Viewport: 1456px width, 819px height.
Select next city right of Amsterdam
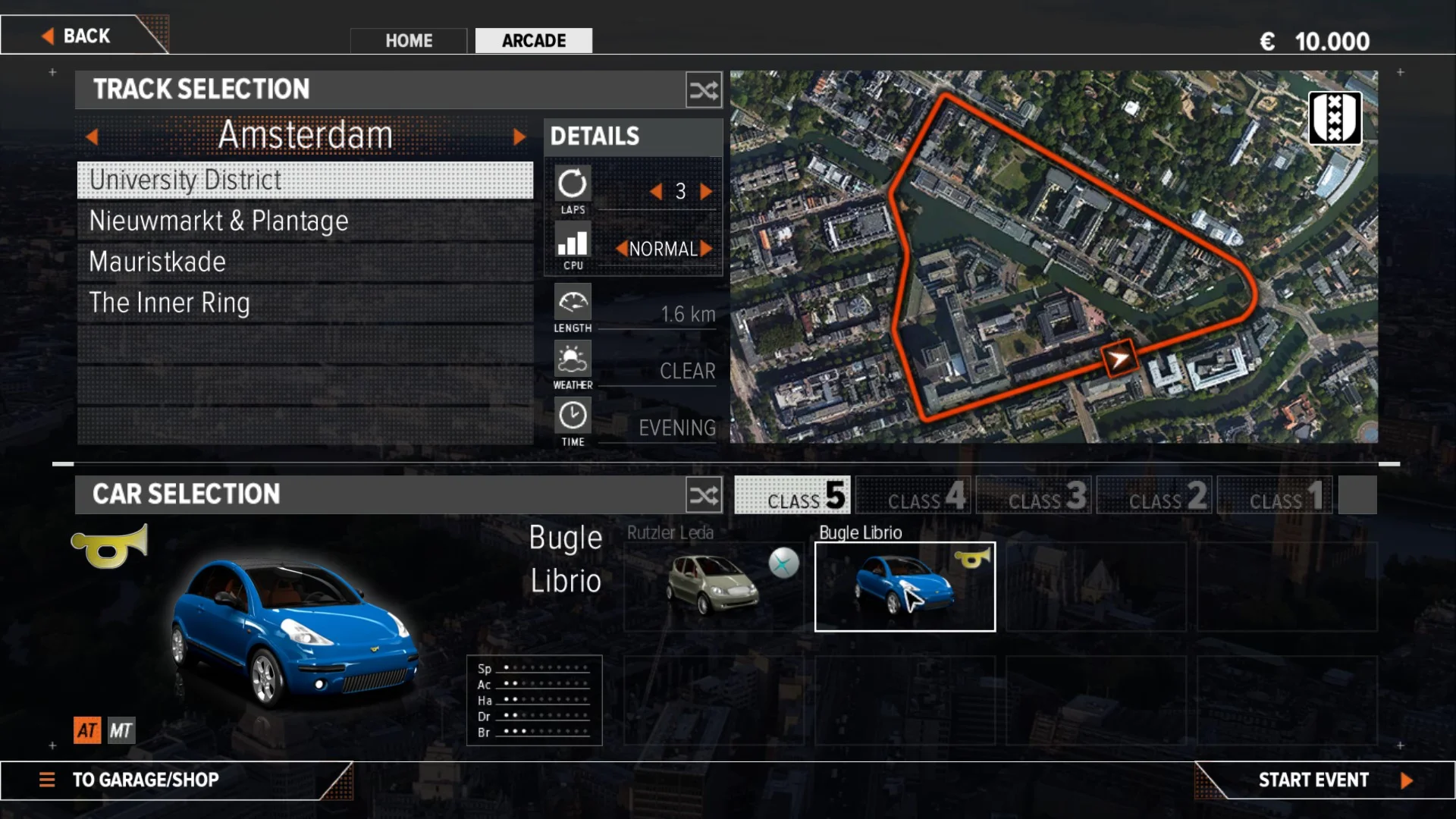(x=519, y=136)
